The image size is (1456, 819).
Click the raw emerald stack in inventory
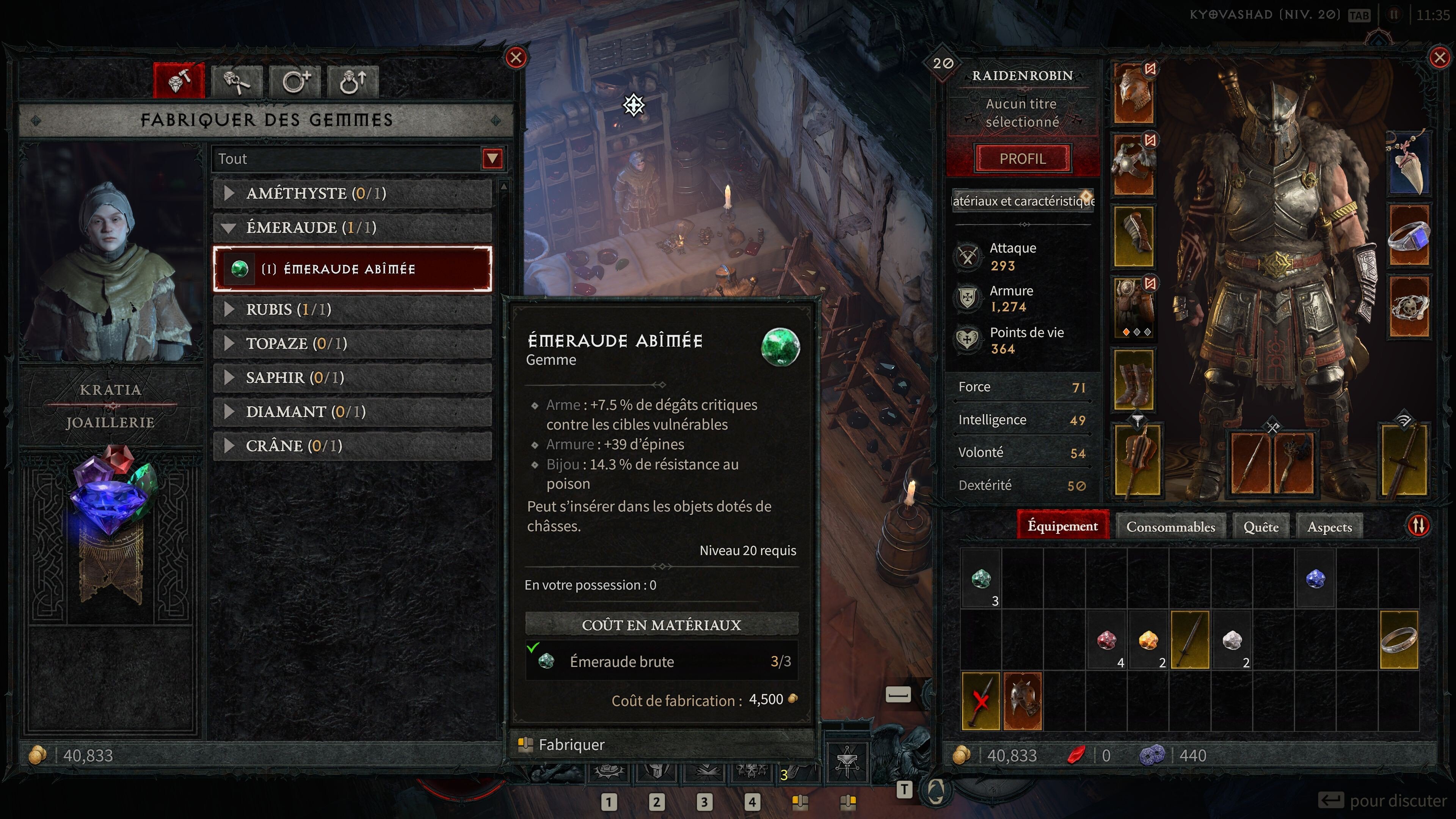pyautogui.click(x=981, y=578)
